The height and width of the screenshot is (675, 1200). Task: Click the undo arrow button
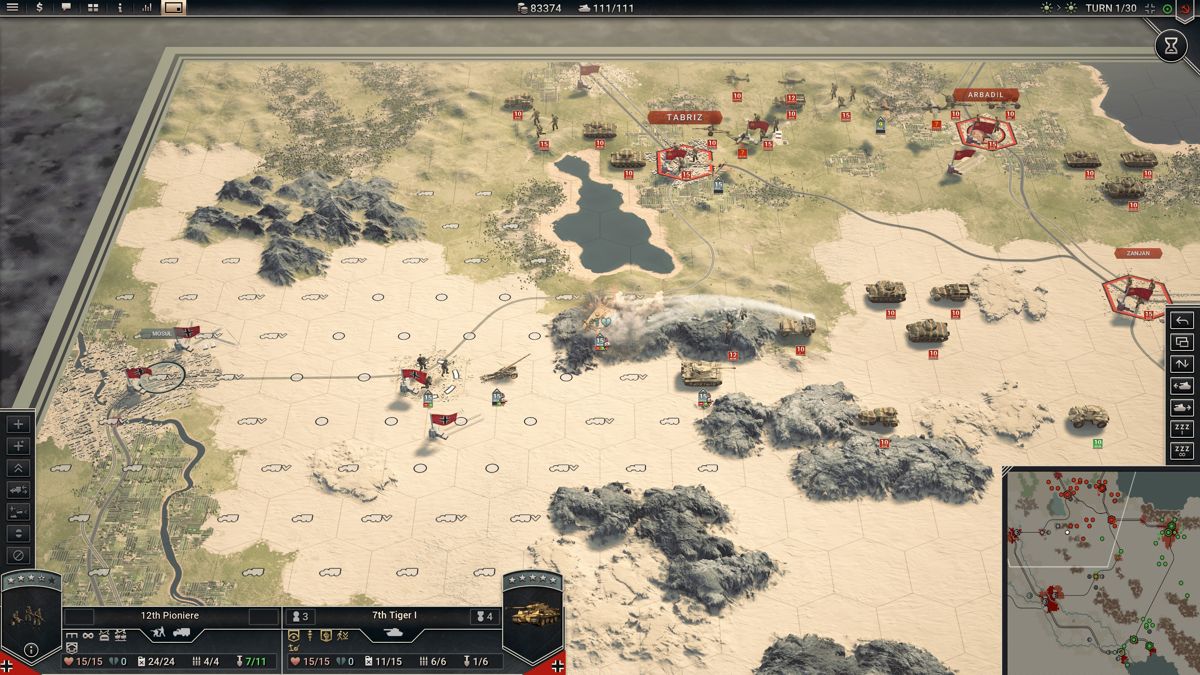tap(1182, 321)
